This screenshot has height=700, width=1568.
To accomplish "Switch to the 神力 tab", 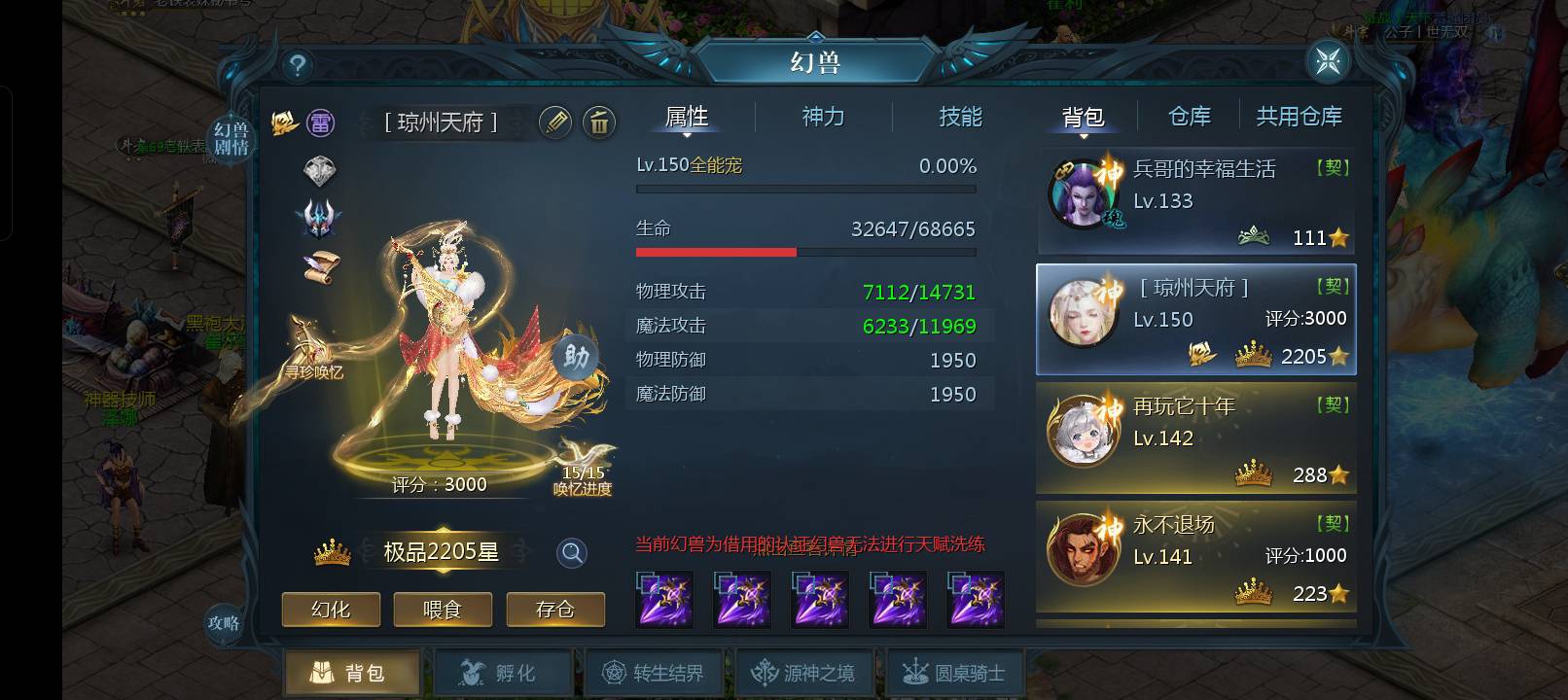I will point(824,117).
